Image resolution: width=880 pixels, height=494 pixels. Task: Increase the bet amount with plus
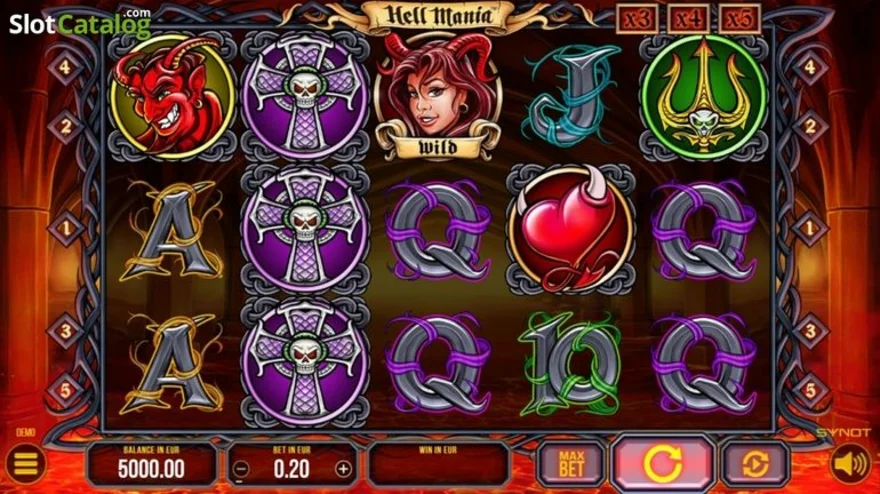point(343,468)
